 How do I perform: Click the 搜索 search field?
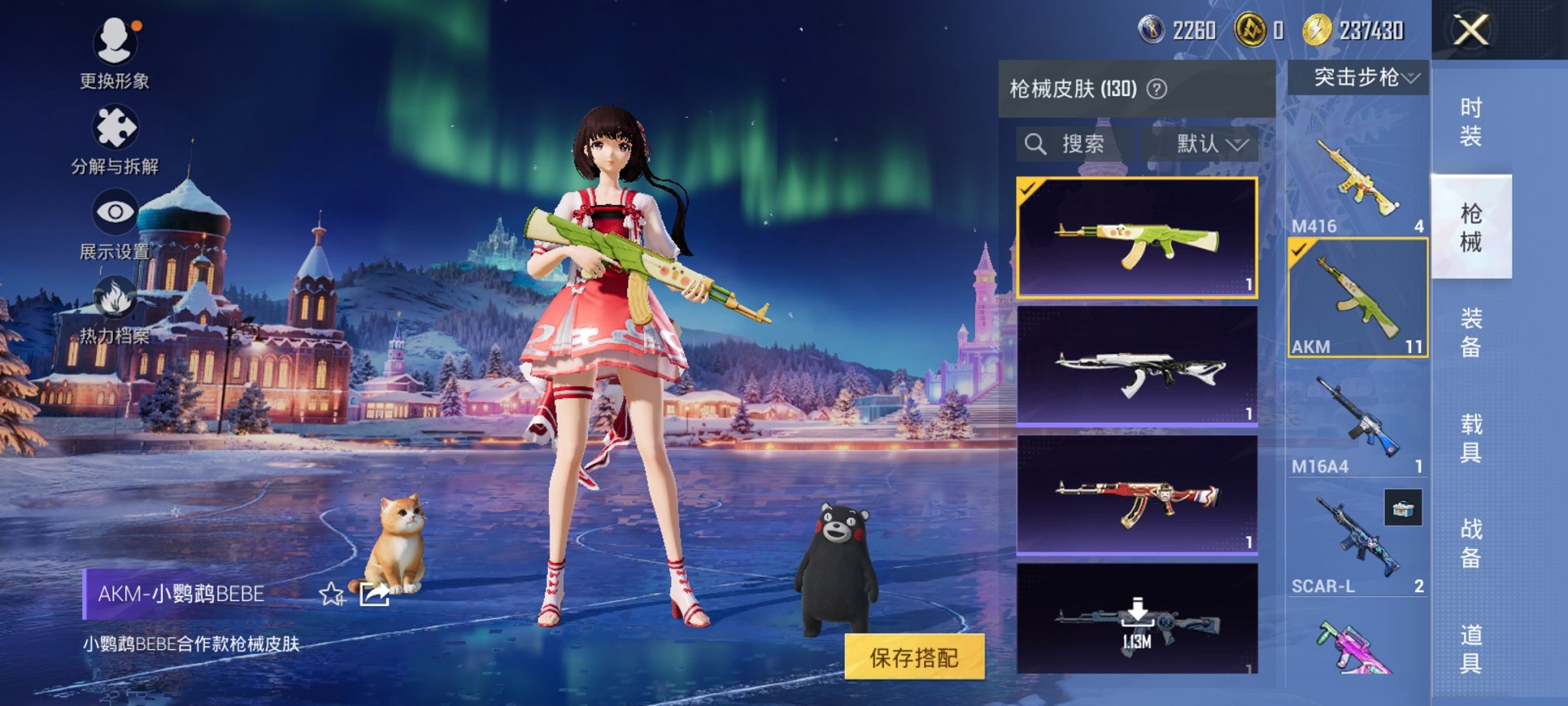click(1075, 144)
